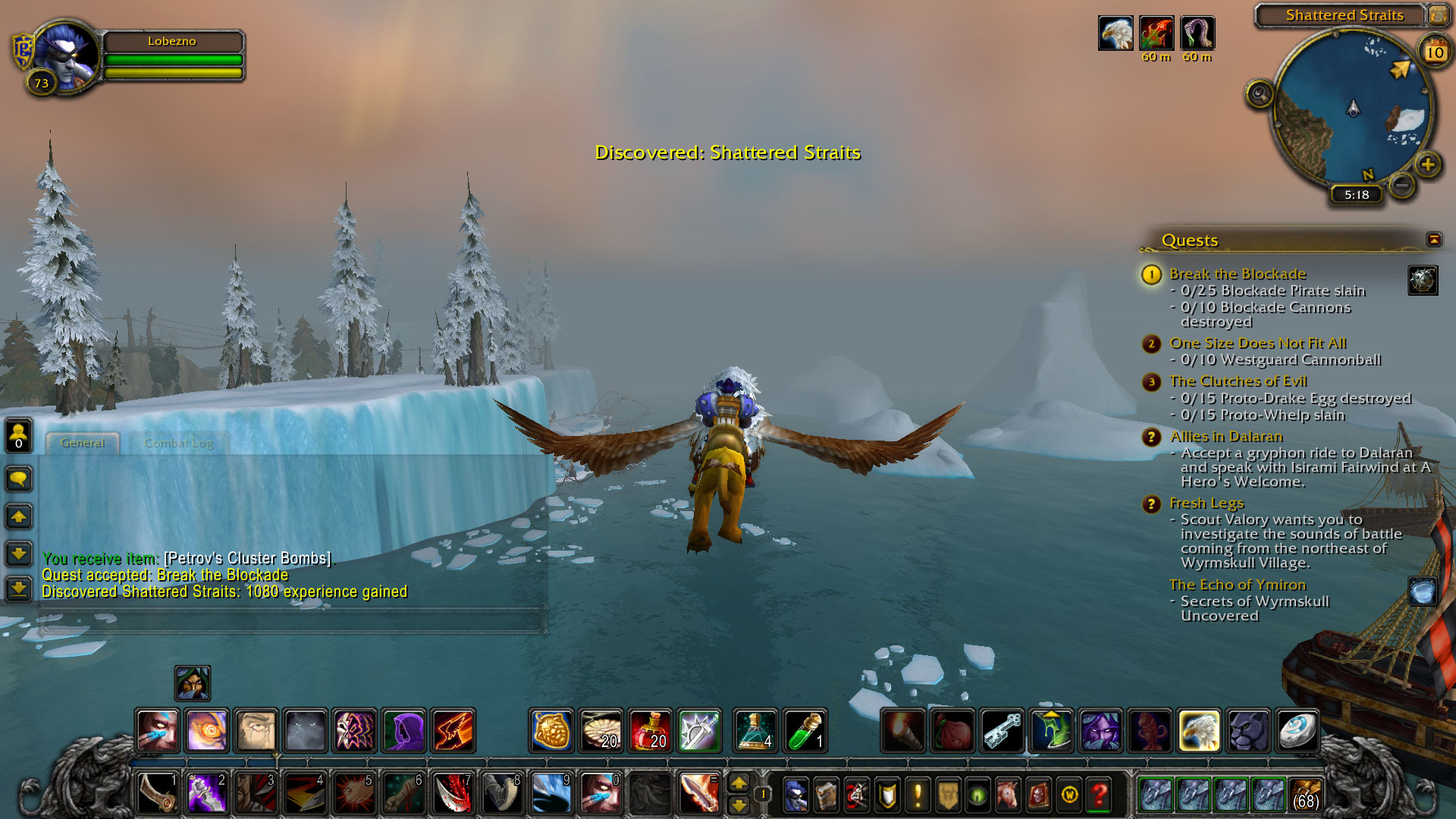The height and width of the screenshot is (819, 1456).
Task: Use the skeleton key action bar item
Action: [1003, 730]
